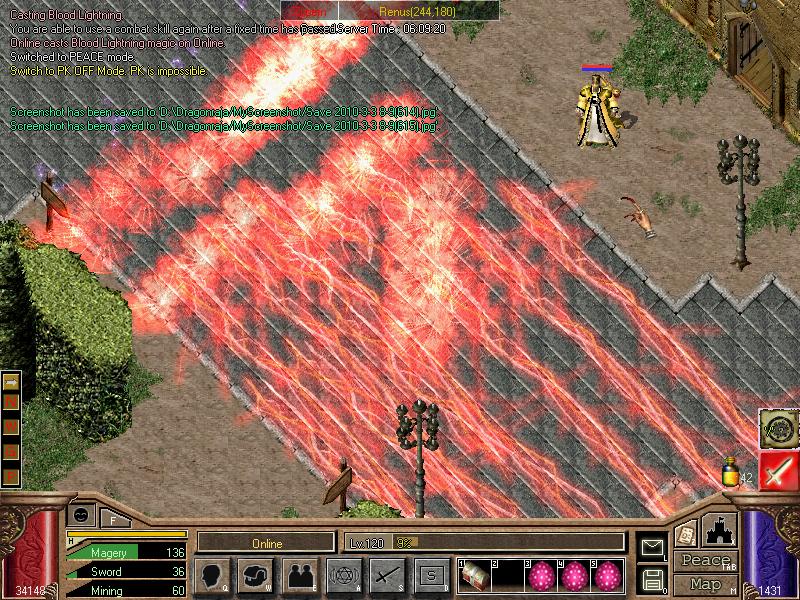Screen dimensions: 800x600
Task: Click the square S button
Action: [431, 576]
